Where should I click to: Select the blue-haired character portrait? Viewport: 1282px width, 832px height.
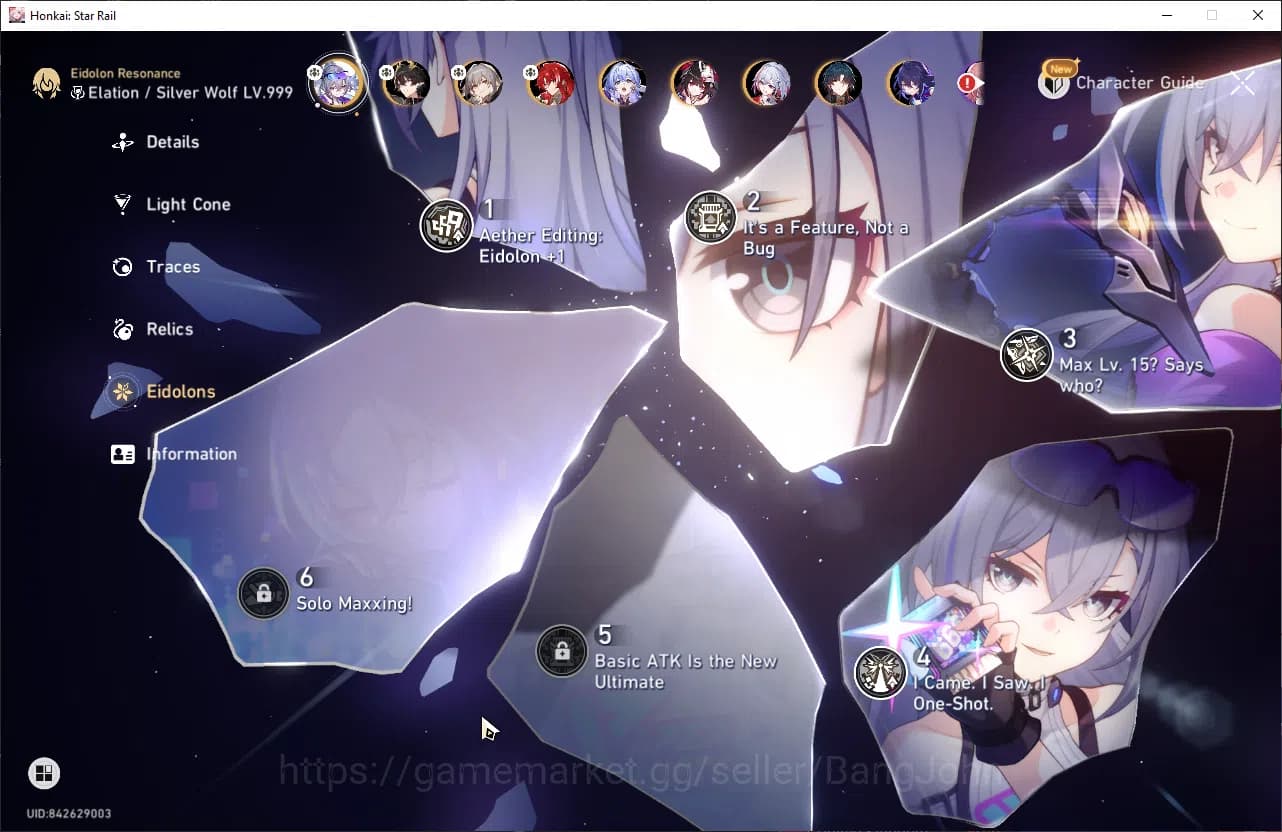623,84
